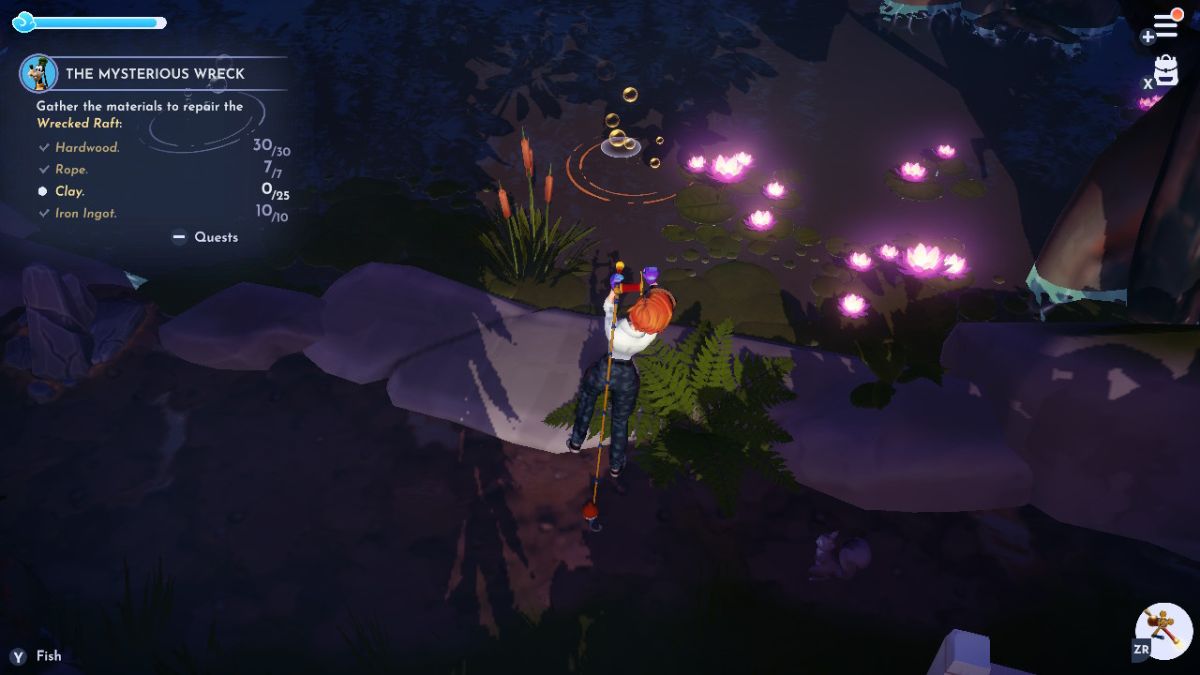Open the backpack inventory icon
Screen dimensions: 1200x675
(1166, 71)
